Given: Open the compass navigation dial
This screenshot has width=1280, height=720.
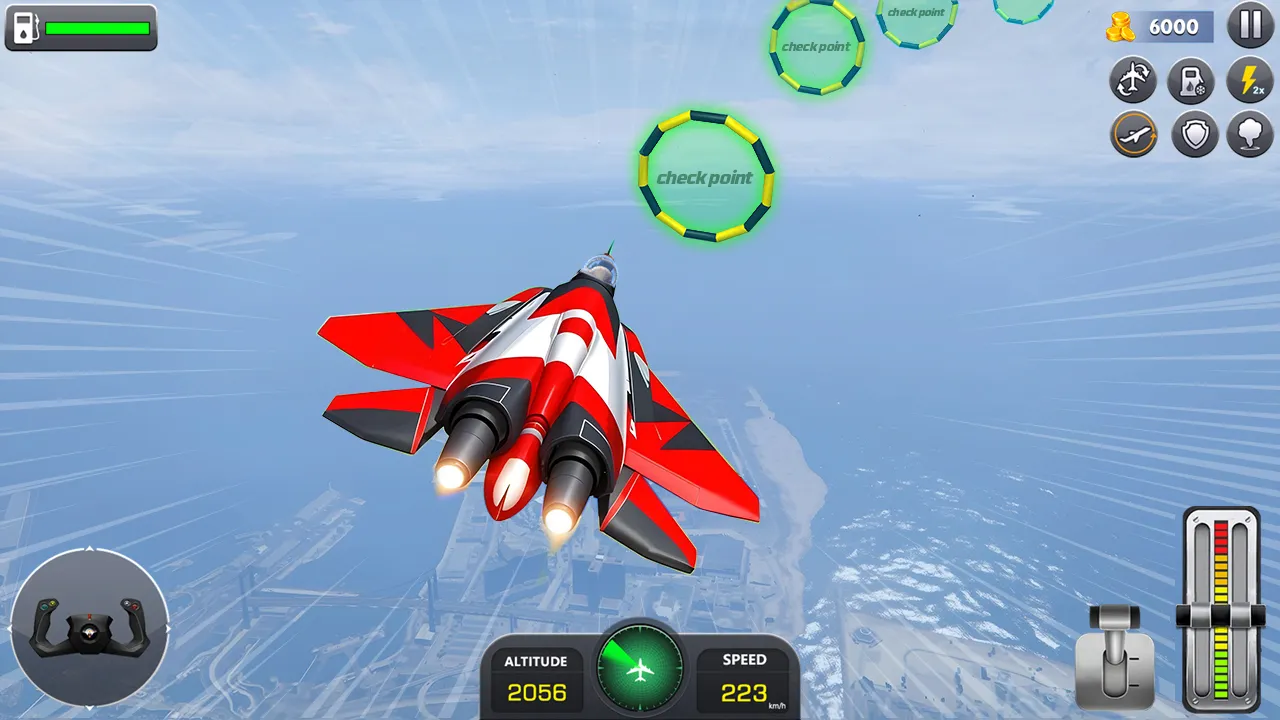Looking at the screenshot, I should pyautogui.click(x=640, y=669).
